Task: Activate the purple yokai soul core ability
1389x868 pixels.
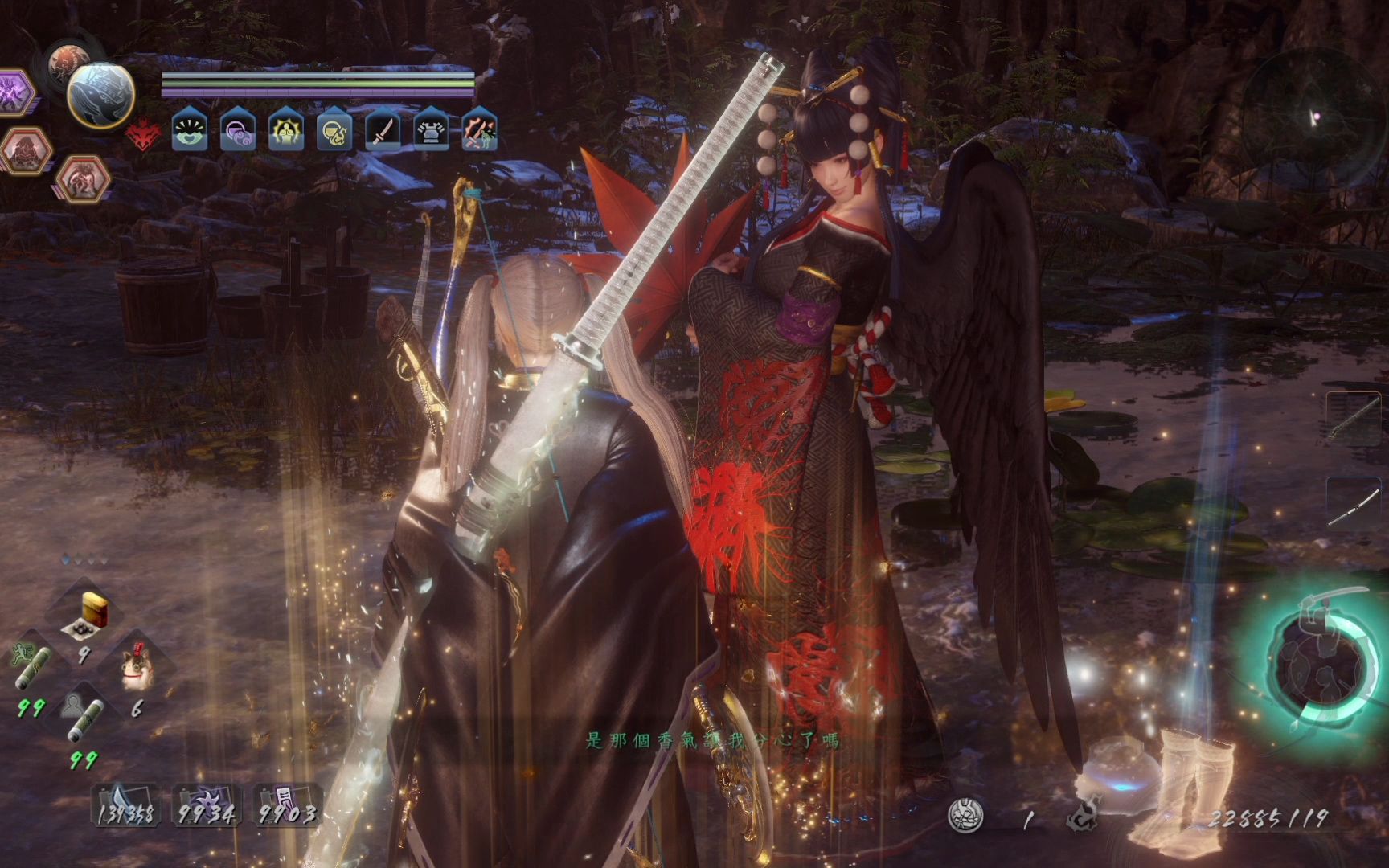Action: 14,92
